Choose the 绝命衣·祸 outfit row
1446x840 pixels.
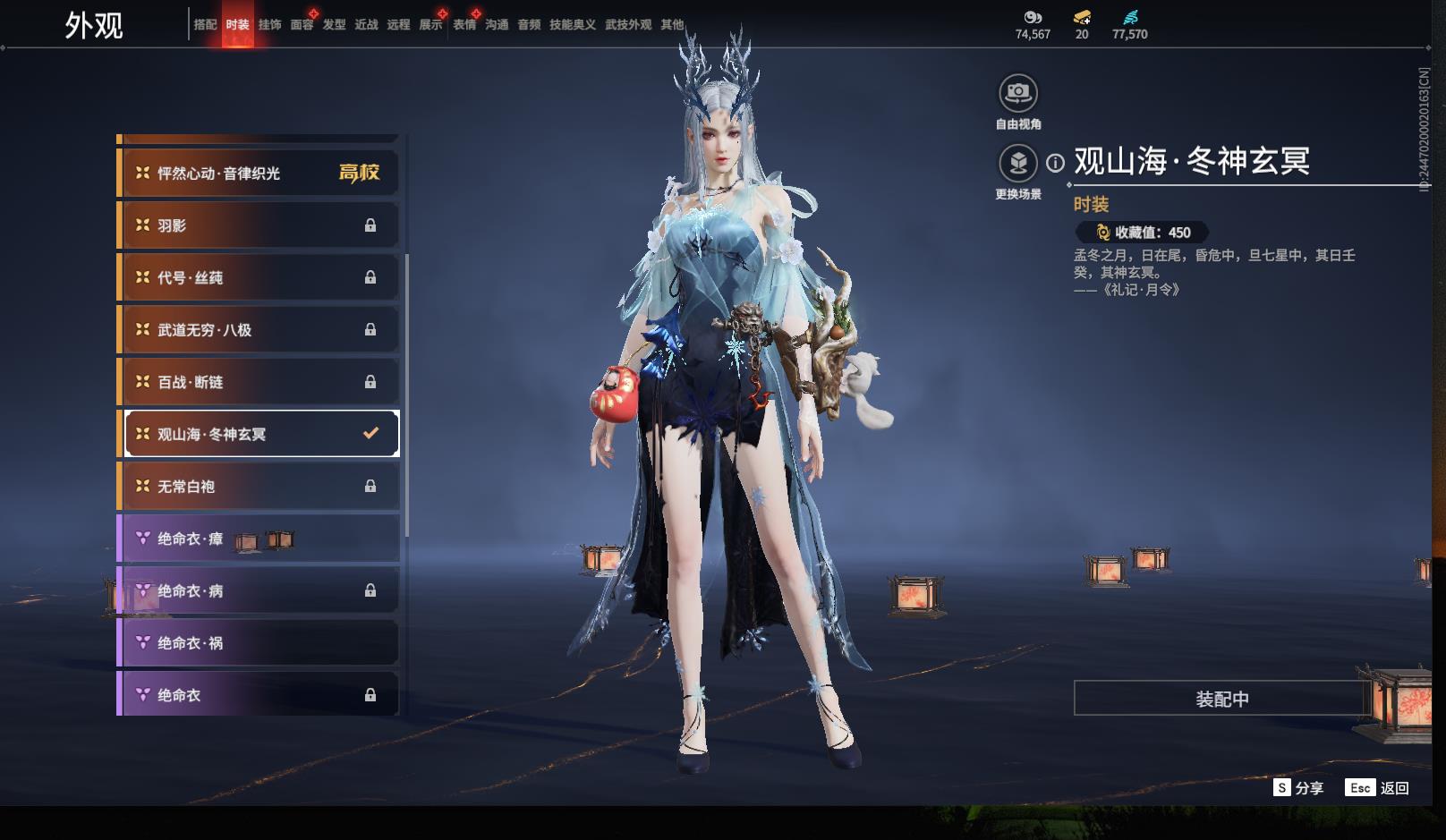click(259, 643)
